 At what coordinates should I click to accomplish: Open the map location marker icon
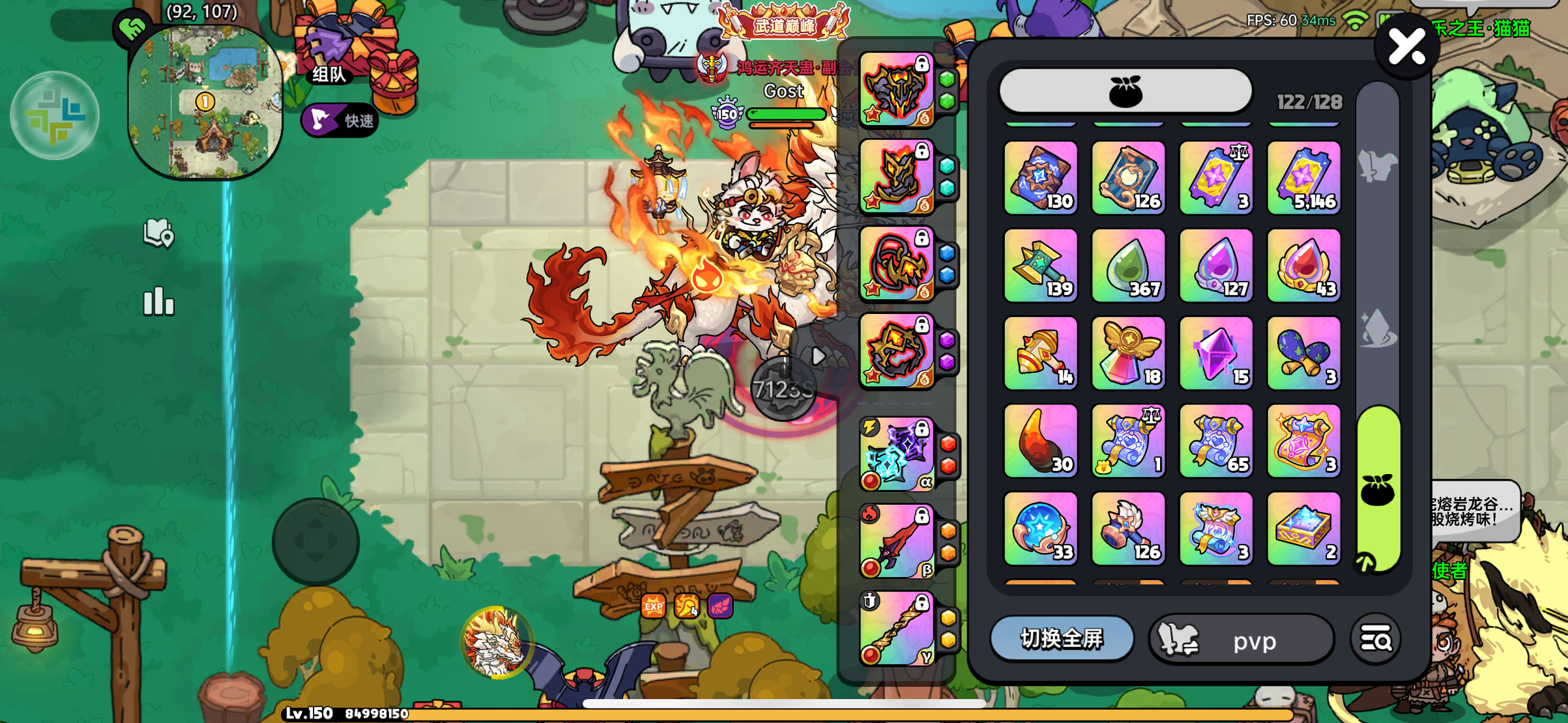pos(158,233)
